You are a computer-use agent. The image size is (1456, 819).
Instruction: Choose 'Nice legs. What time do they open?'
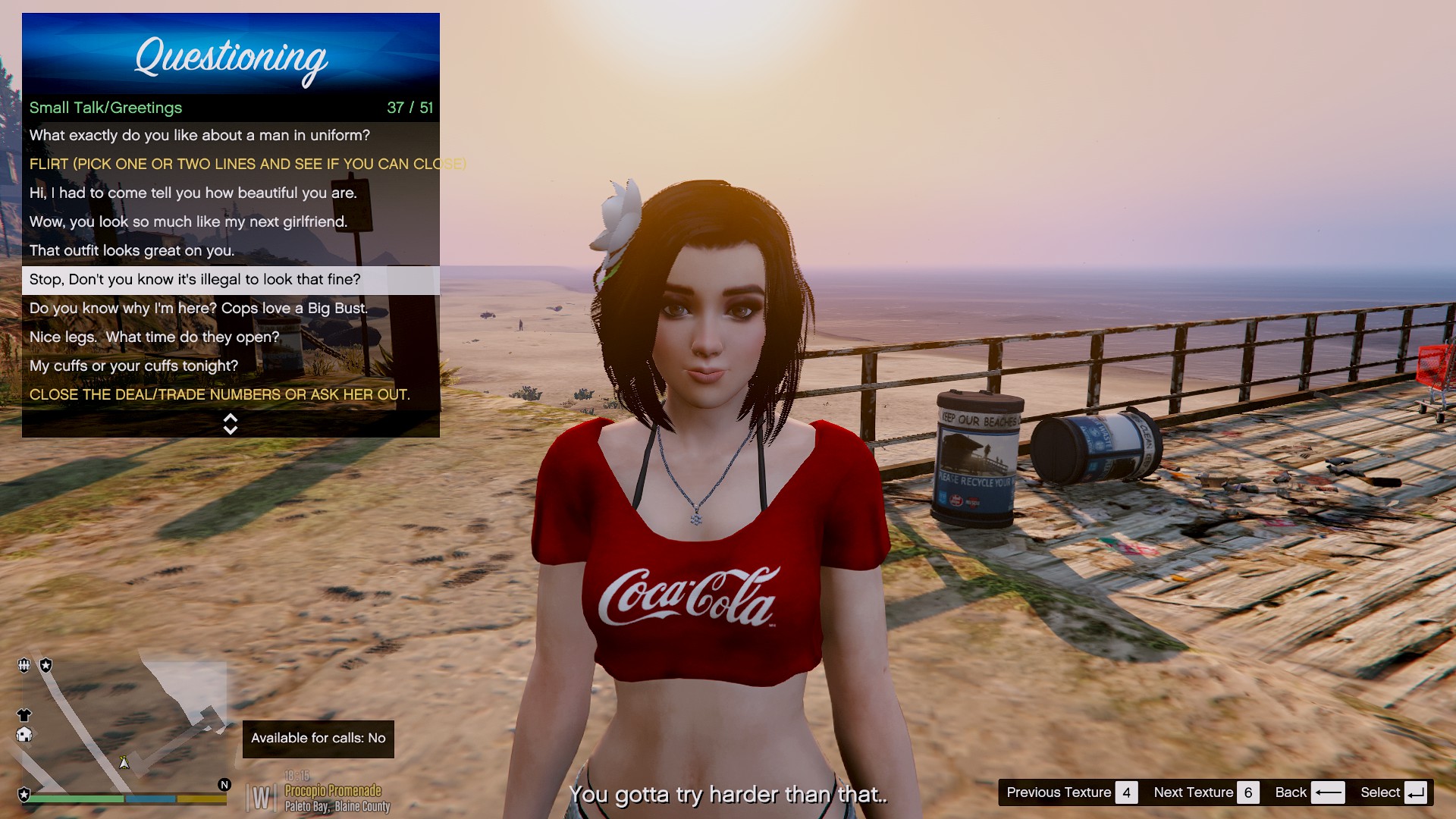coord(154,337)
